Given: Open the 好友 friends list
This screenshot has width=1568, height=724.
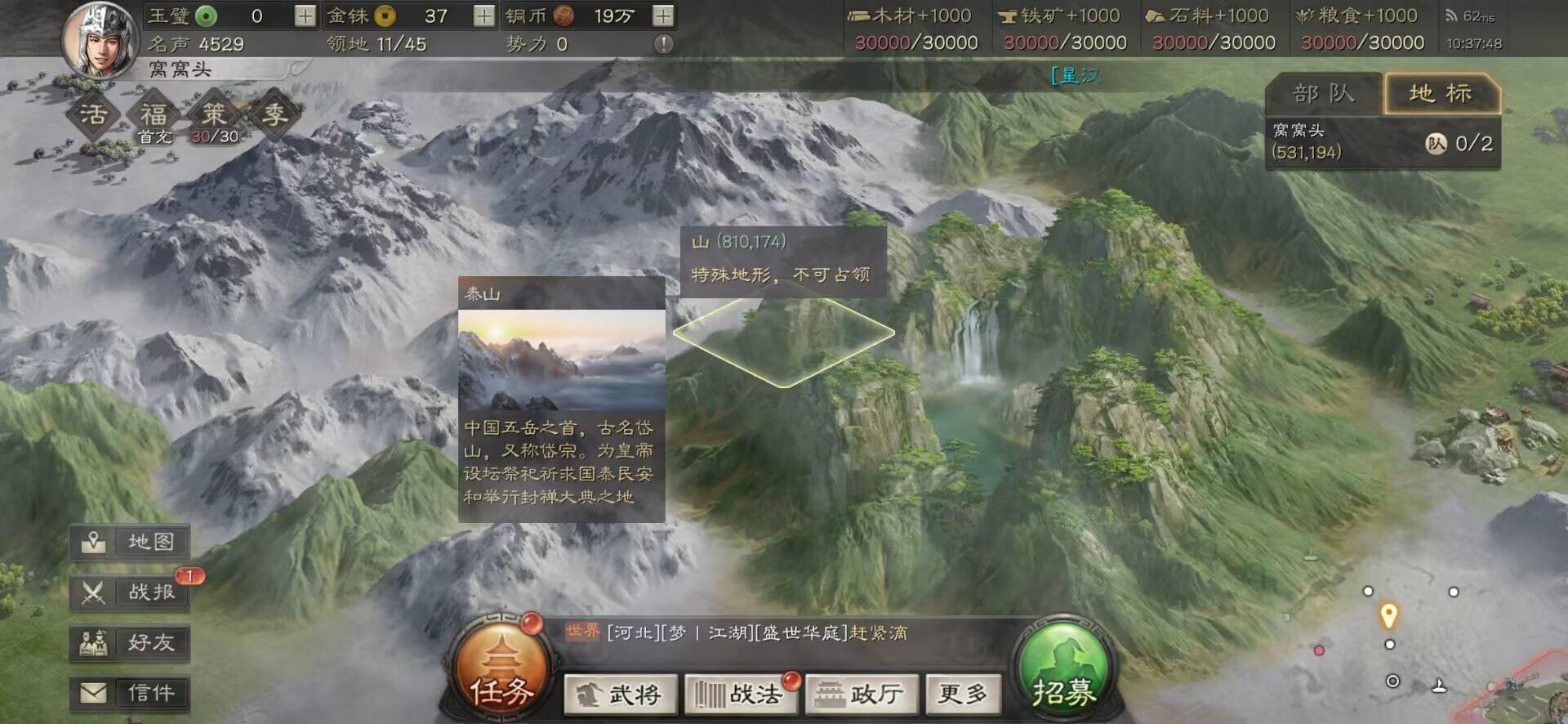Looking at the screenshot, I should [x=131, y=643].
